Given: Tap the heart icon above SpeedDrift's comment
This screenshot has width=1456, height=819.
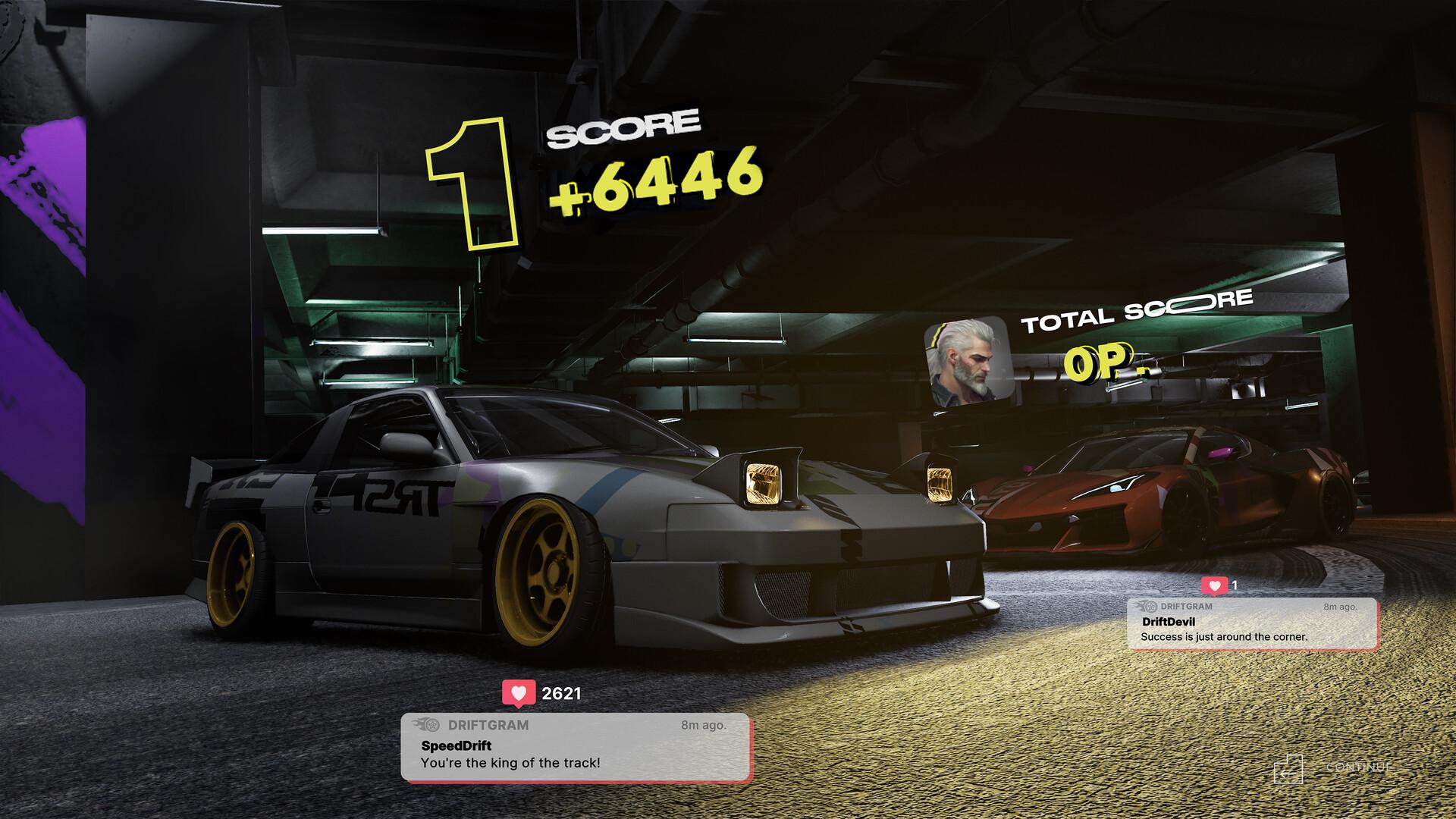Looking at the screenshot, I should [518, 692].
